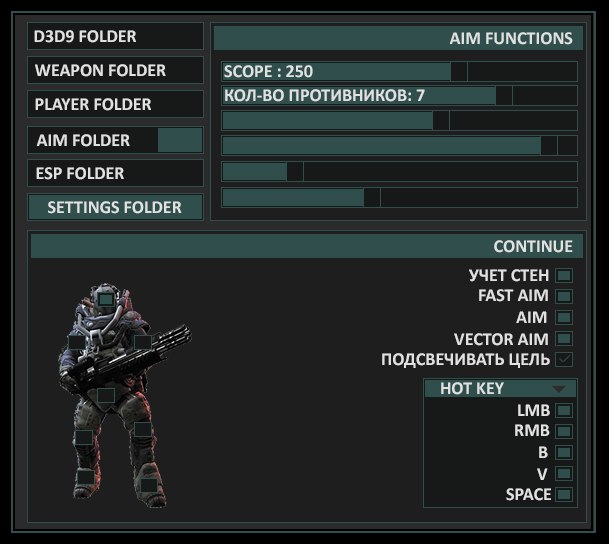Image resolution: width=609 pixels, height=544 pixels.
Task: Choose the LMB hotkey checkbox
Action: tap(564, 410)
